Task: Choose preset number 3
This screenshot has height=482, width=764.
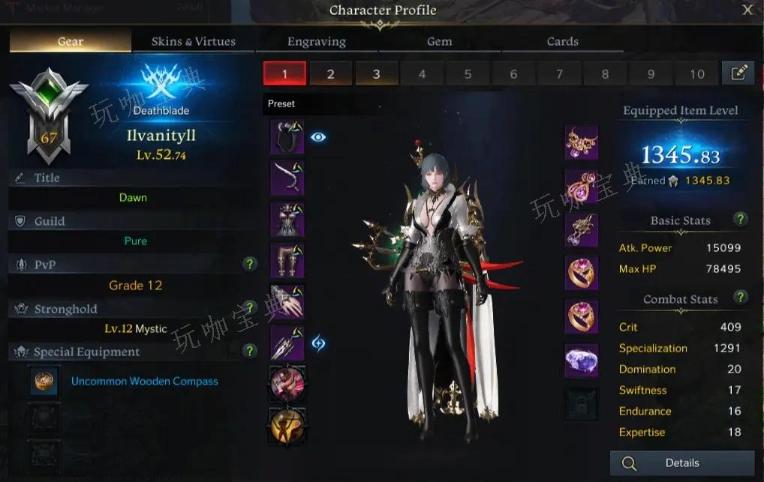Action: coord(376,74)
